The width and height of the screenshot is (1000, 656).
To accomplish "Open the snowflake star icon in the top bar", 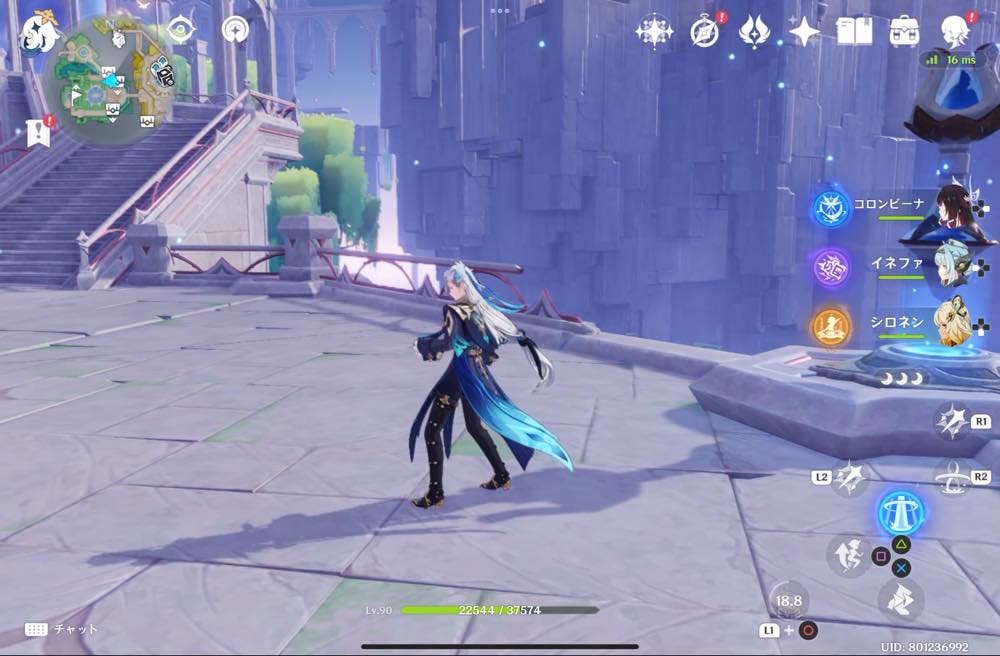I will (654, 32).
